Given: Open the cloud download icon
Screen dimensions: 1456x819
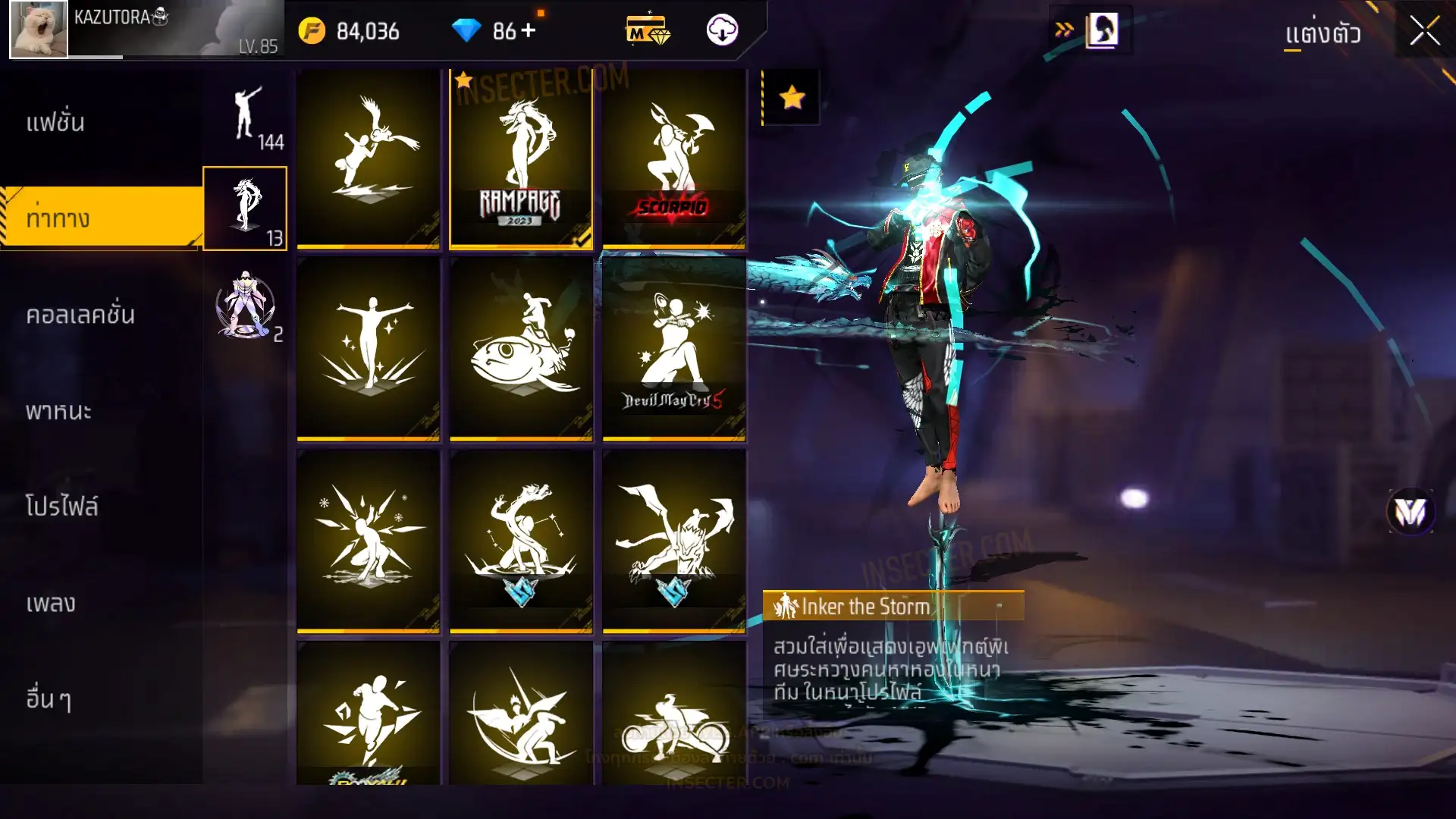Looking at the screenshot, I should click(x=722, y=30).
